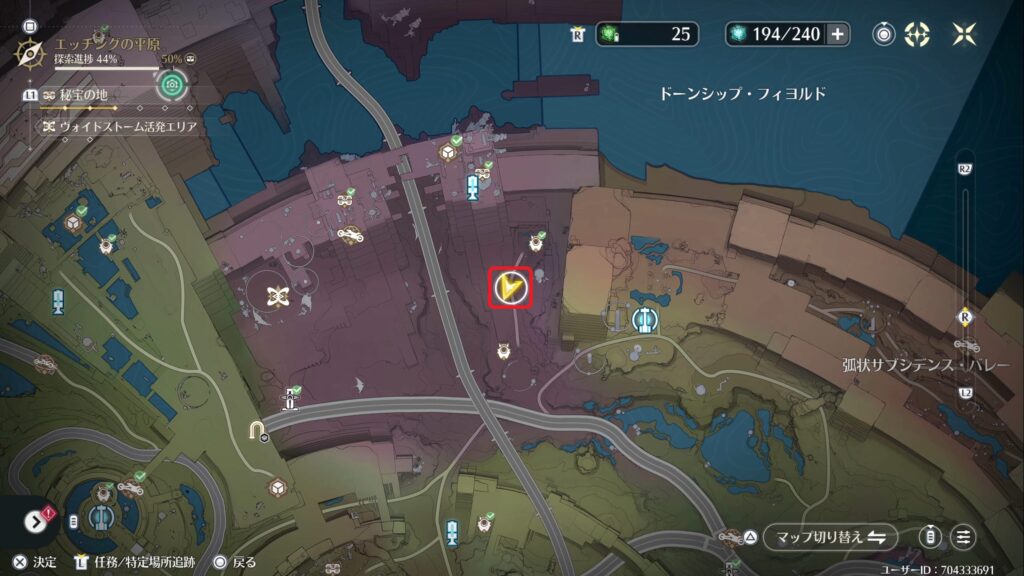Screen dimensions: 1024x576
Task: Select the butterfly emblem marker inside the circle
Action: (277, 295)
